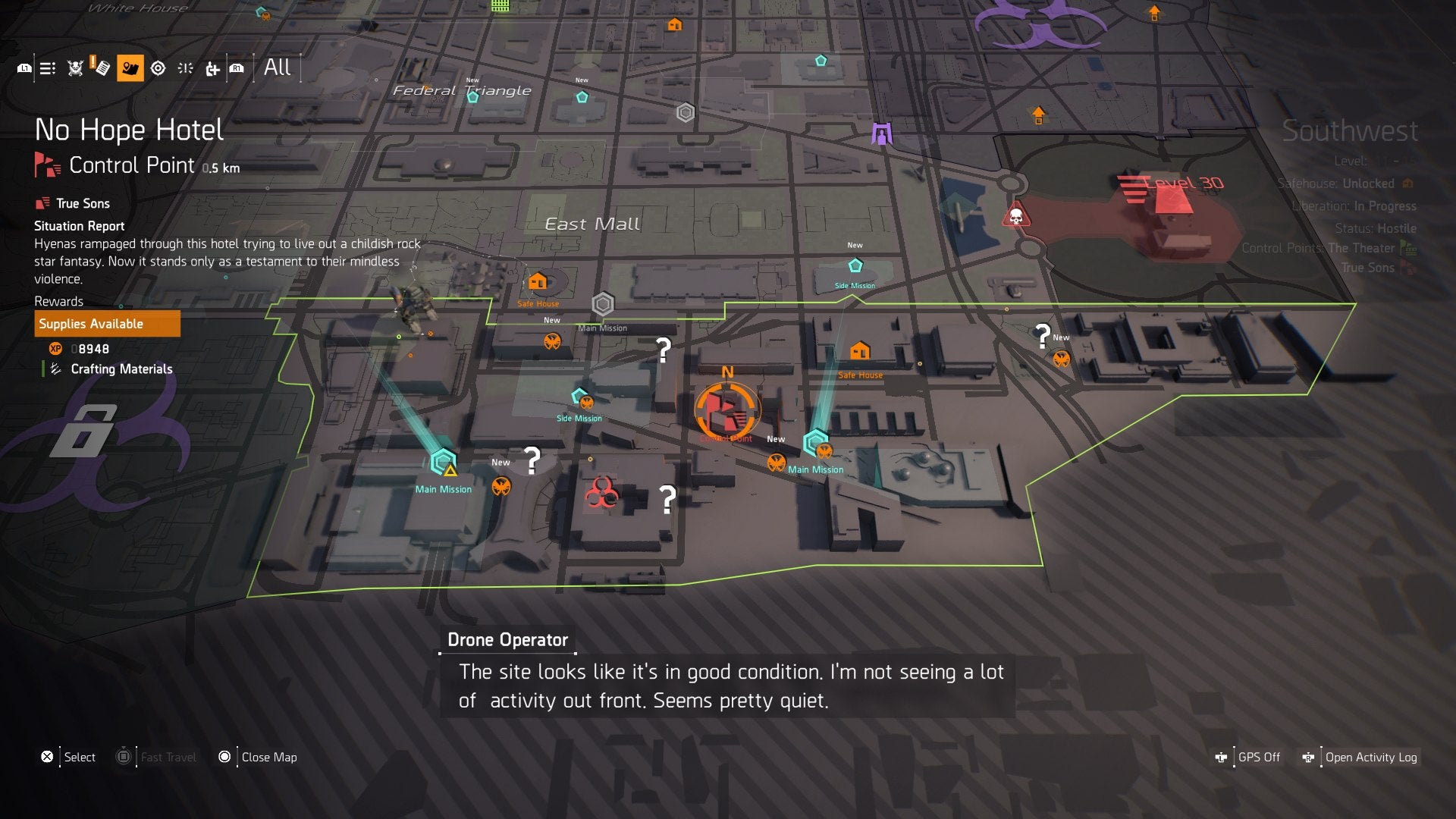Switch to the crosshair target tab
The height and width of the screenshot is (819, 1456).
click(x=158, y=69)
